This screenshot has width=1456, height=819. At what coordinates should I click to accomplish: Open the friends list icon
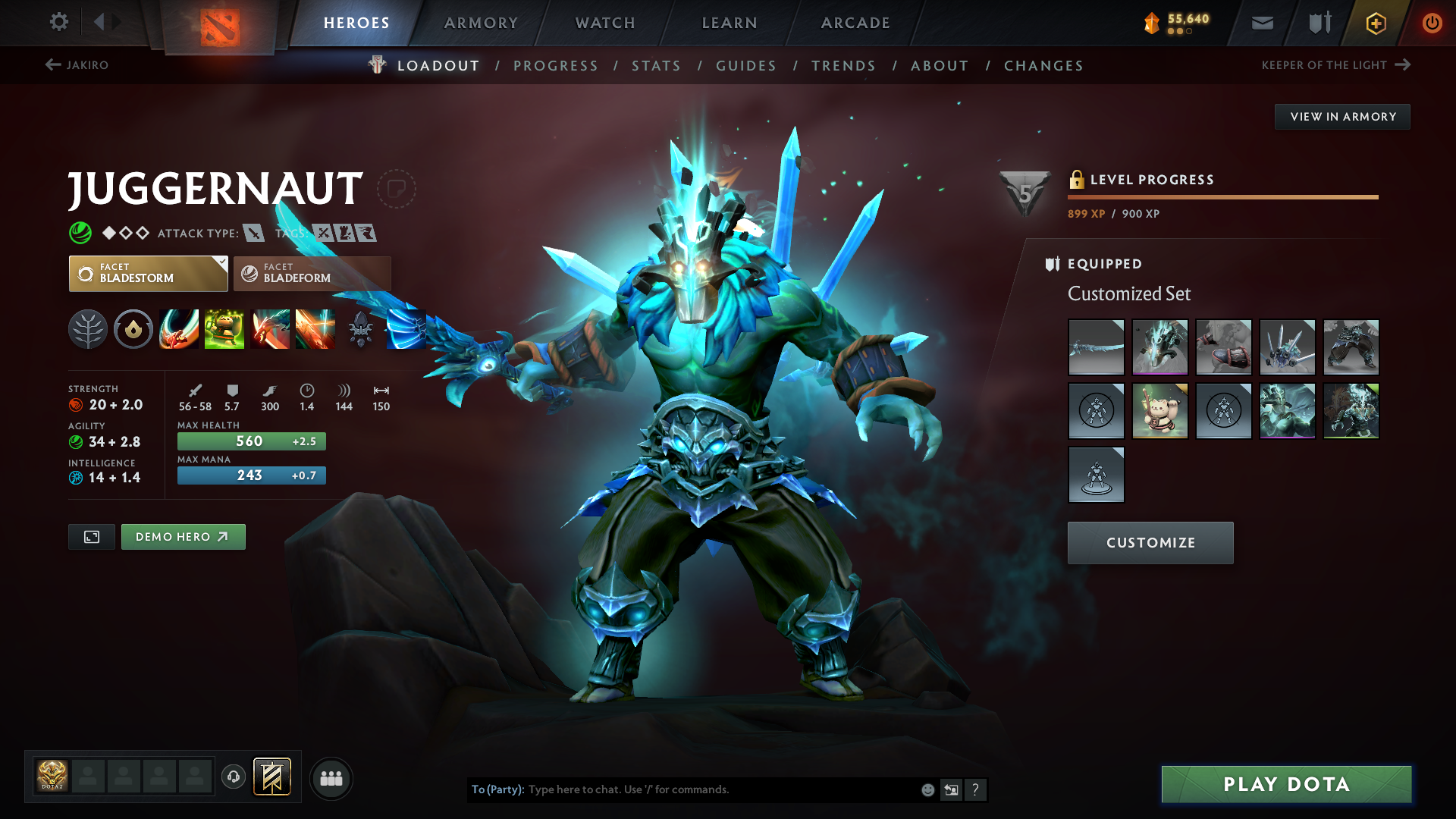point(331,778)
